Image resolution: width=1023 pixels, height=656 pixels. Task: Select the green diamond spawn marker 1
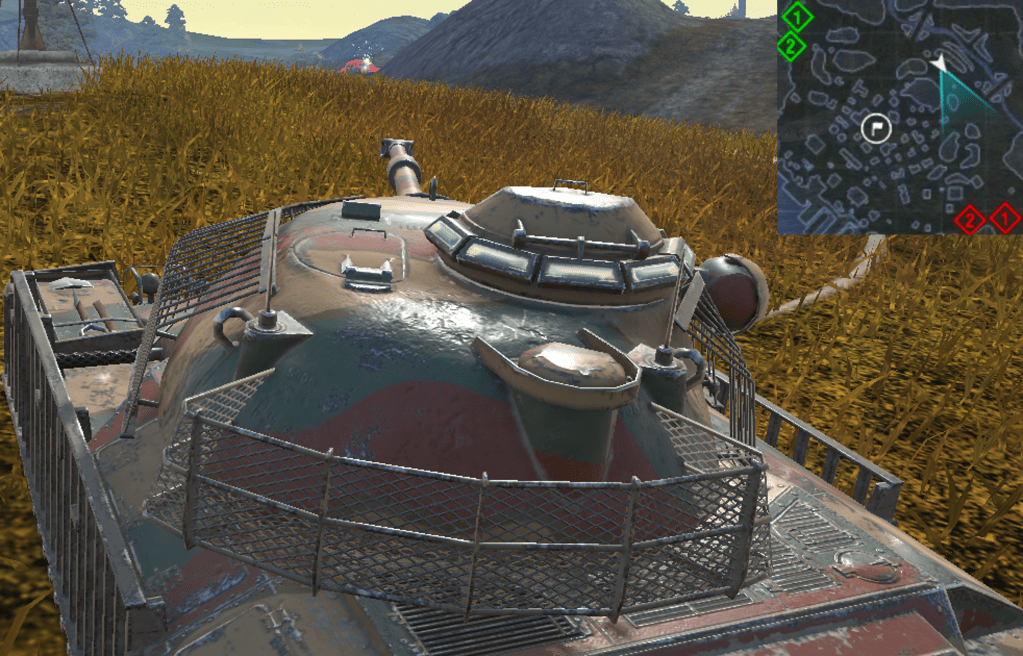tap(797, 16)
